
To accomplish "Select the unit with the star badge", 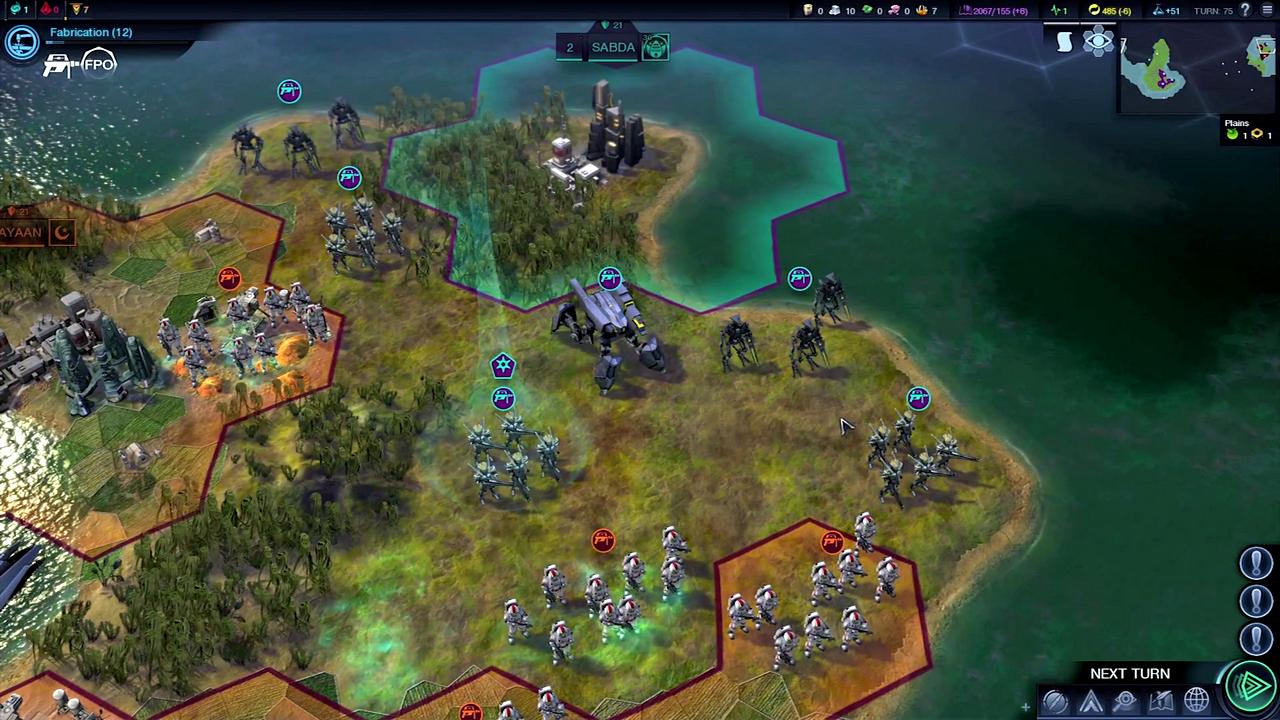I will [503, 366].
